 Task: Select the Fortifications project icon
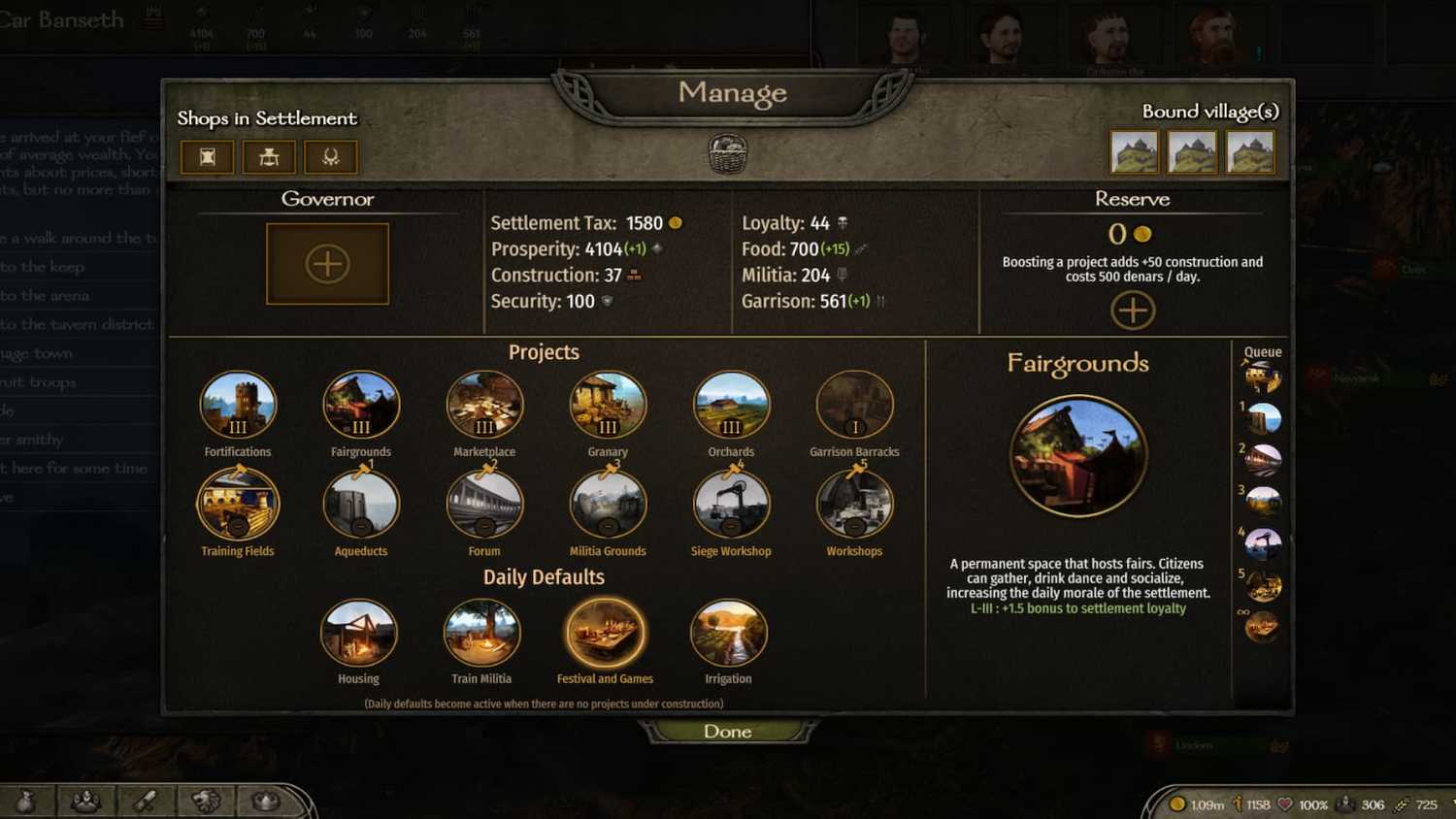pyautogui.click(x=238, y=406)
